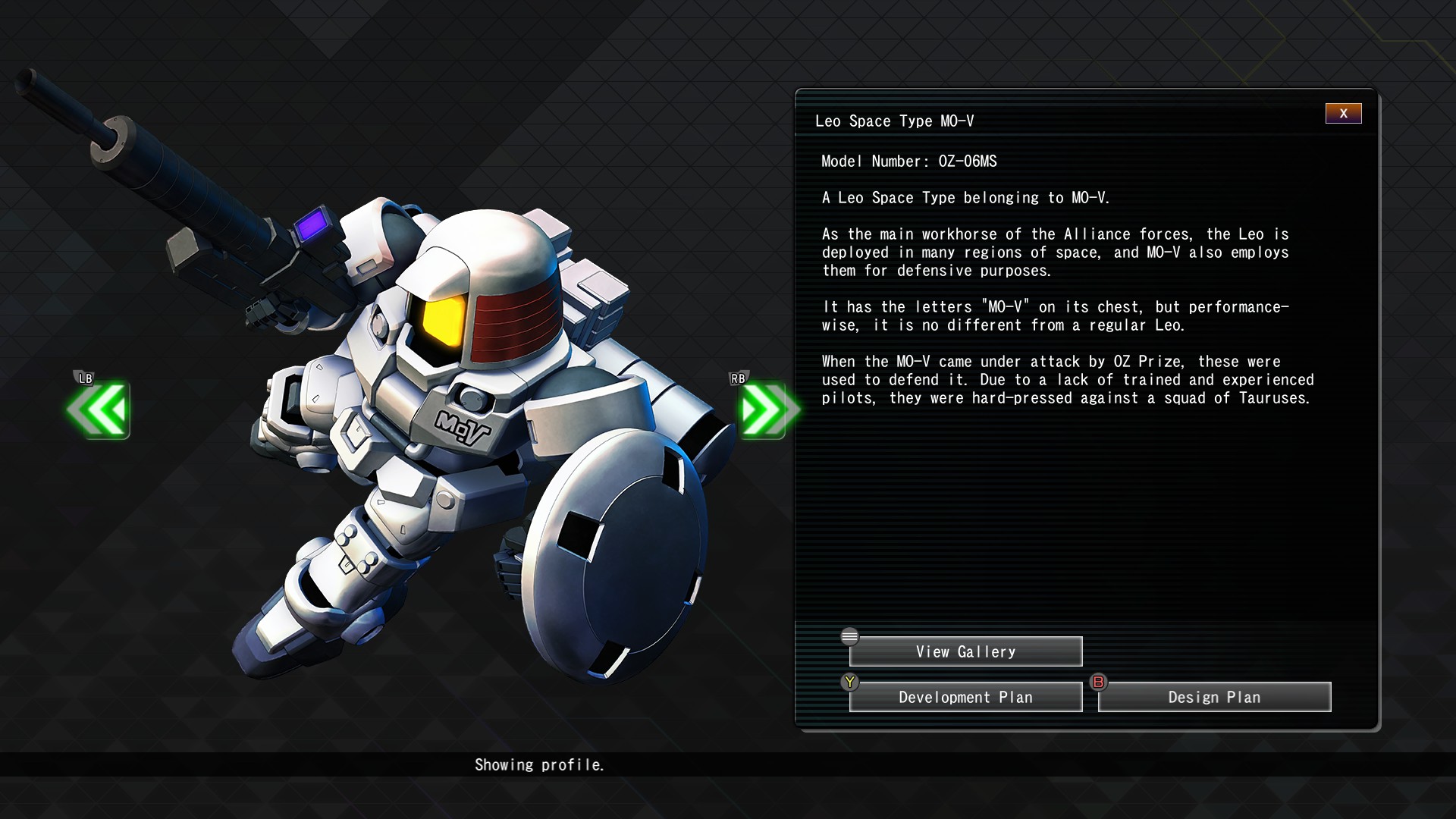1456x819 pixels.
Task: Close the Leo Space Type profile panel
Action: [1343, 114]
